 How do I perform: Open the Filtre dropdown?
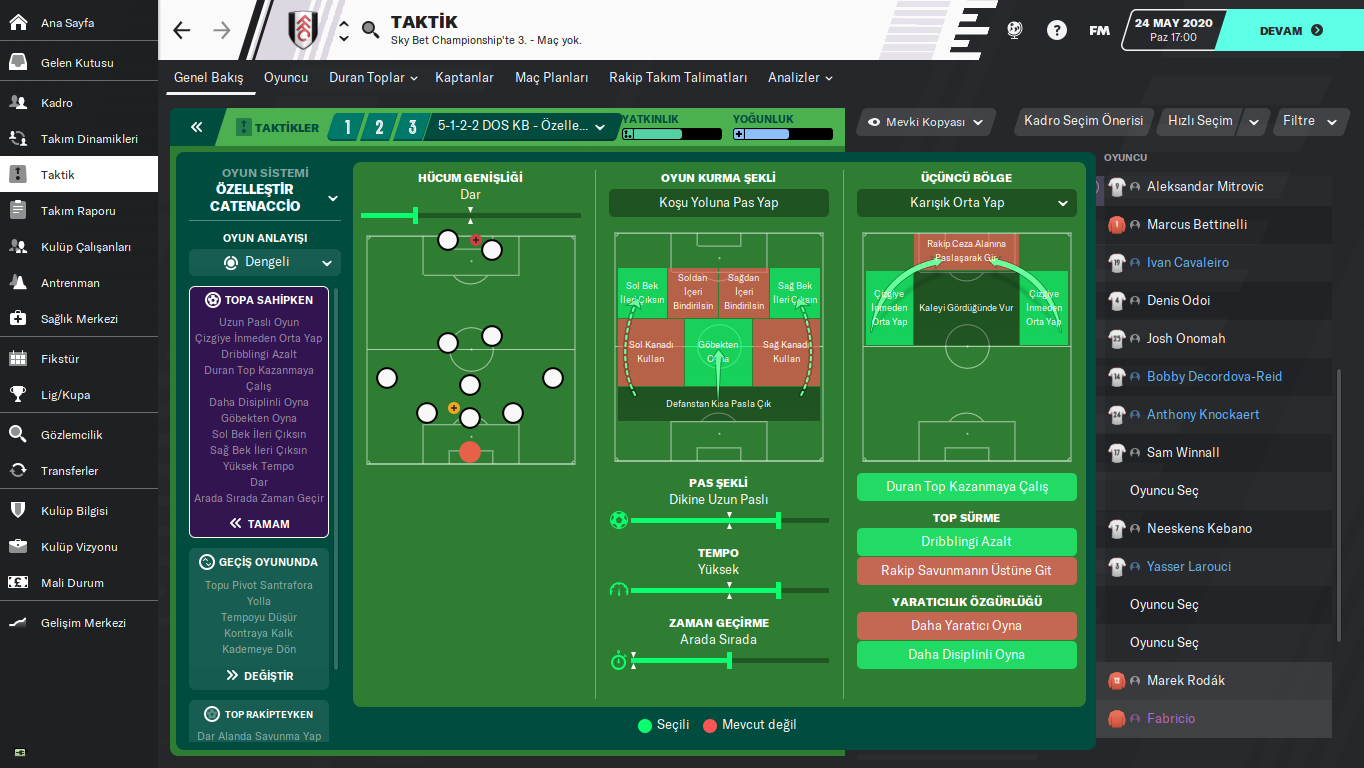coord(1309,121)
